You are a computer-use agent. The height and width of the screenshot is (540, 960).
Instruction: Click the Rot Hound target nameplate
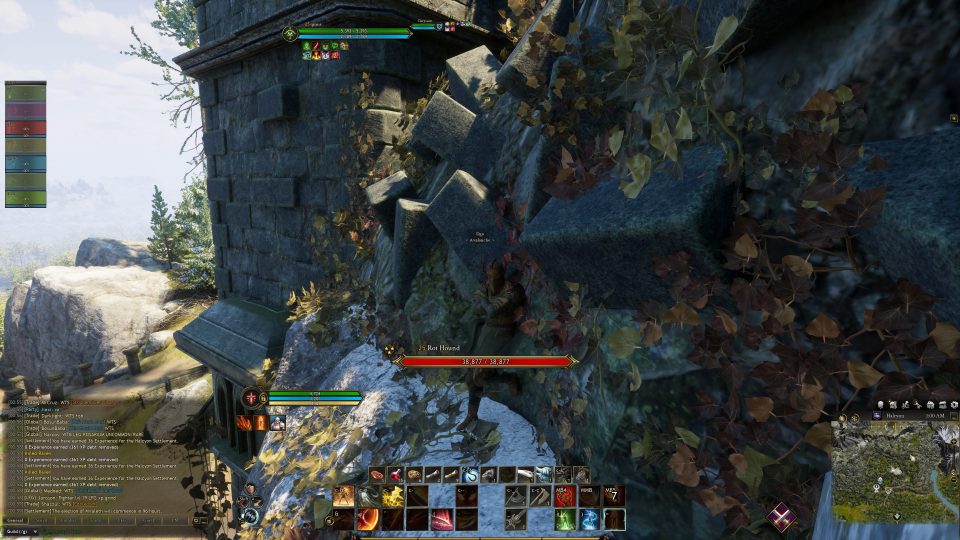pos(487,360)
